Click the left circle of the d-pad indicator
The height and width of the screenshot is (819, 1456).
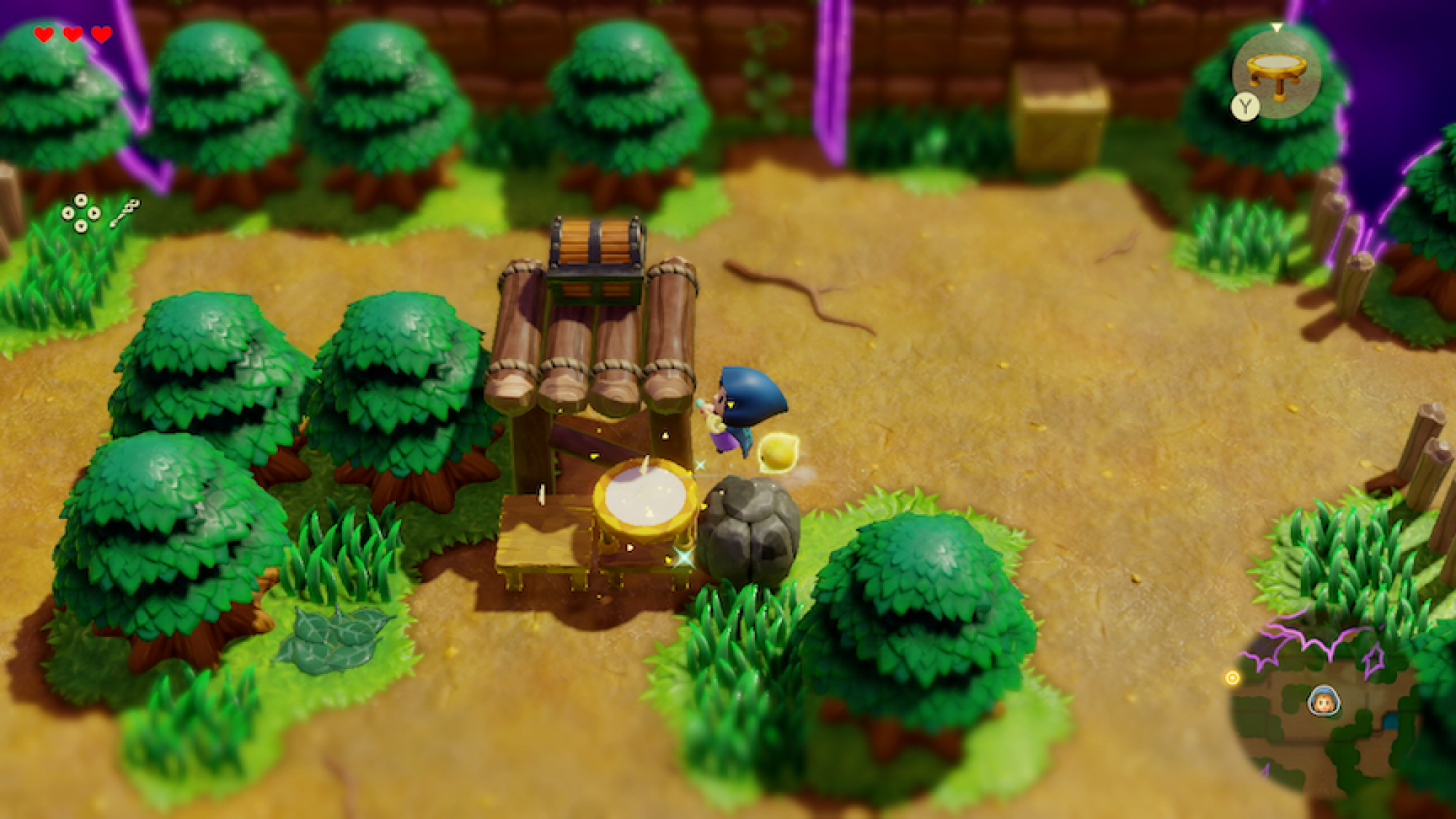[x=68, y=214]
